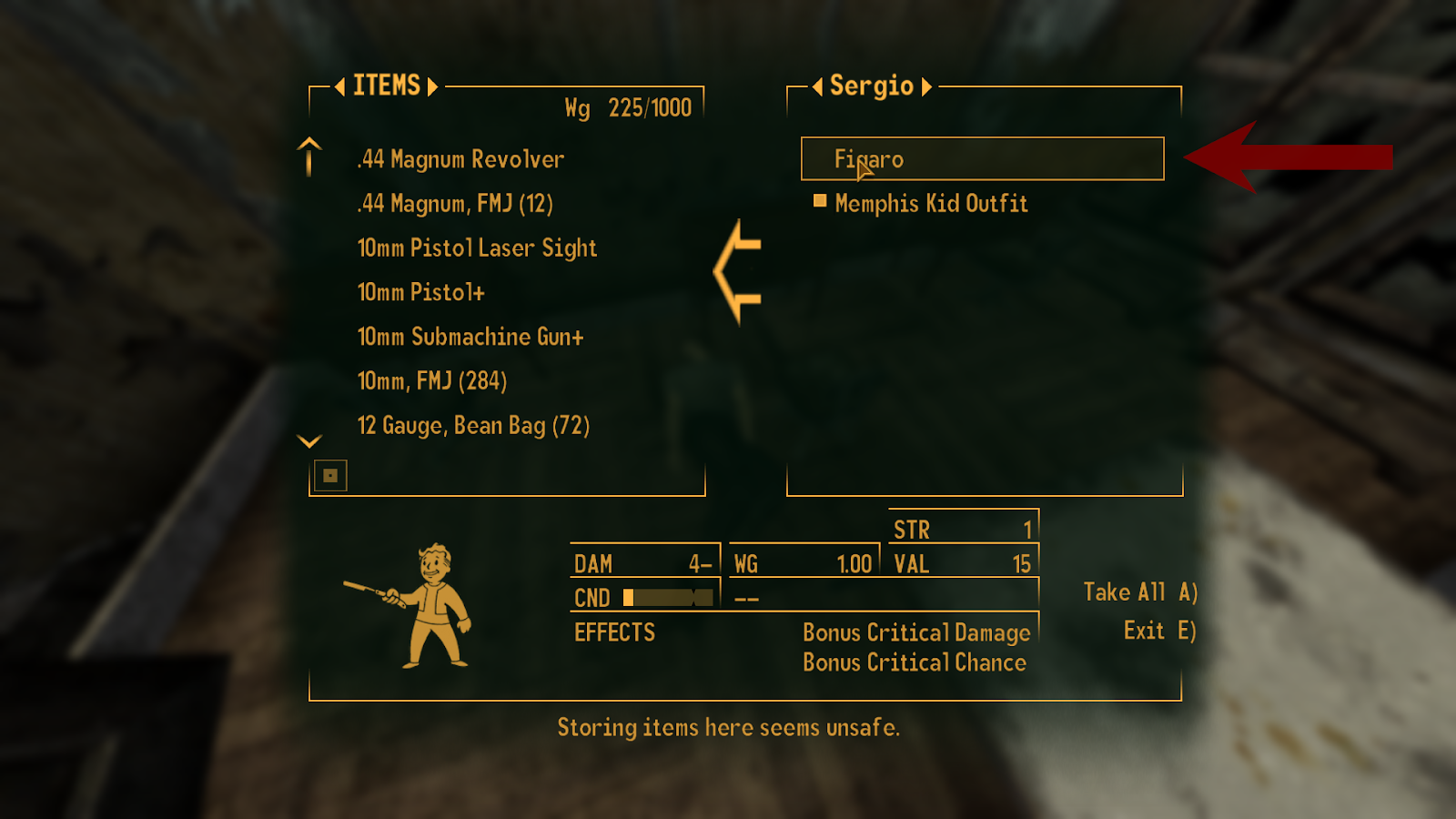Switch to the Sergio tab
Viewport: 1456px width, 819px height.
[x=871, y=86]
